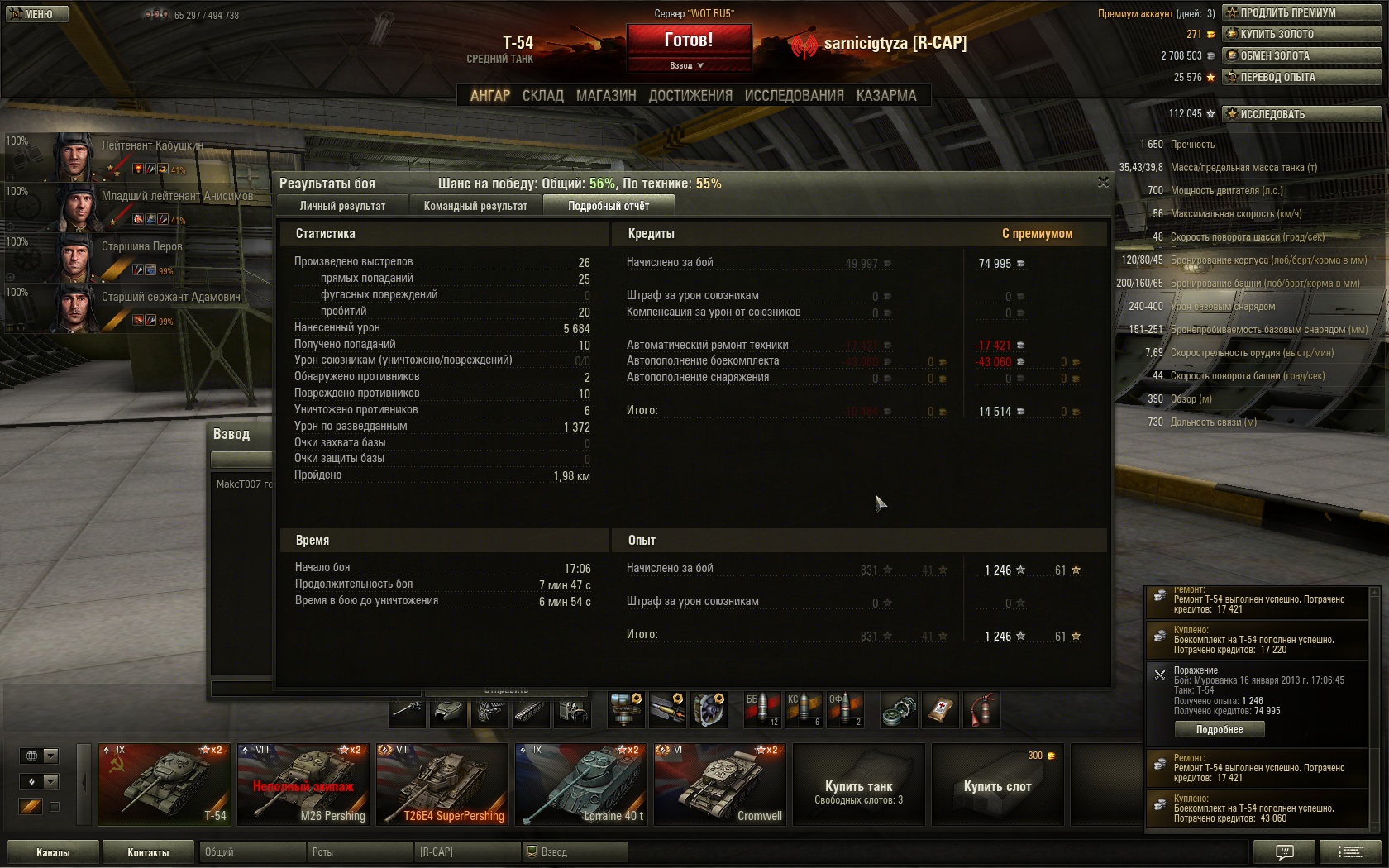The height and width of the screenshot is (868, 1389).
Task: Open the ИССЛЕДОВАНИЯ research section
Action: click(x=794, y=96)
